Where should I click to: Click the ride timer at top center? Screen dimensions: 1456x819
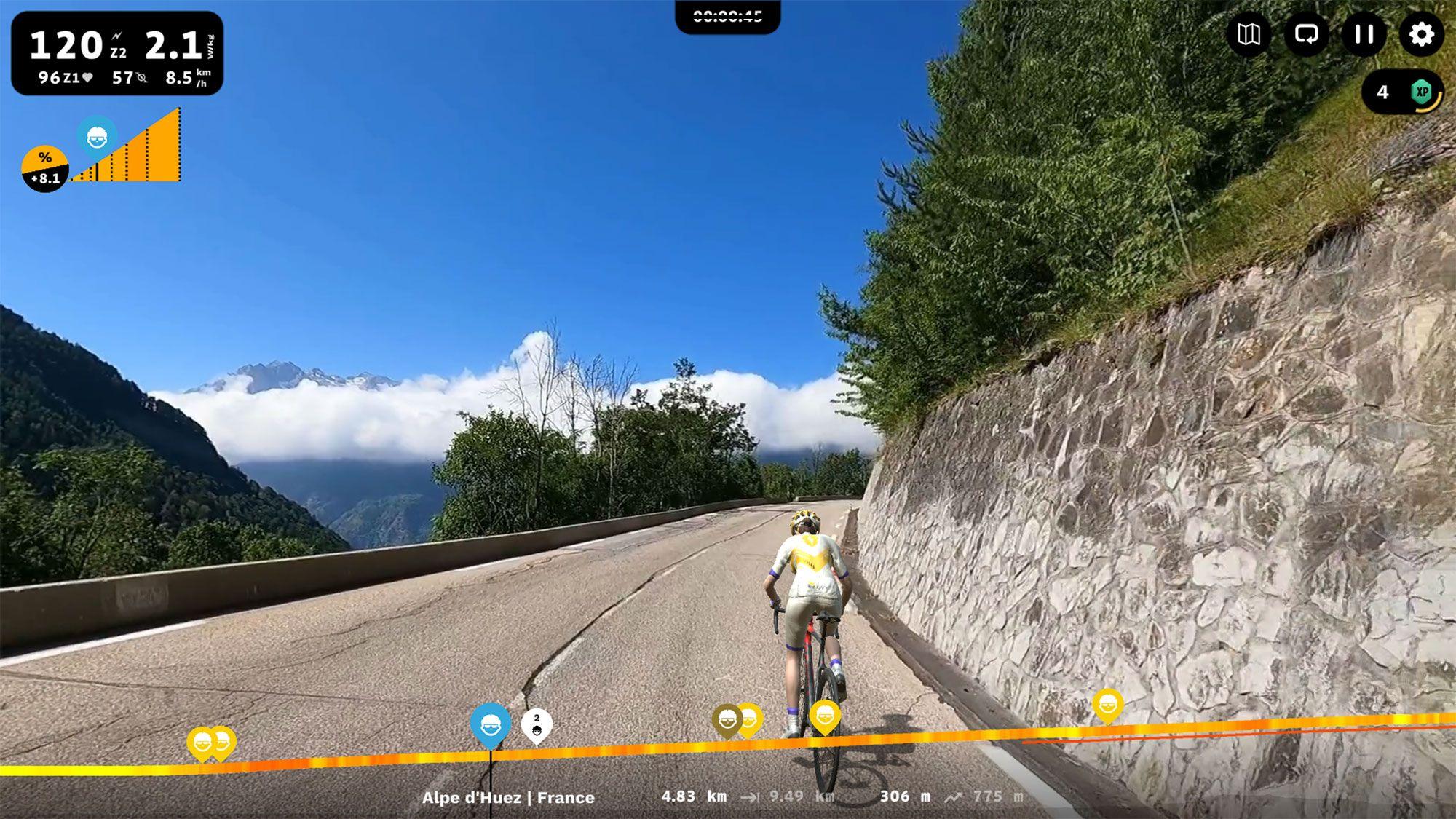tap(728, 13)
